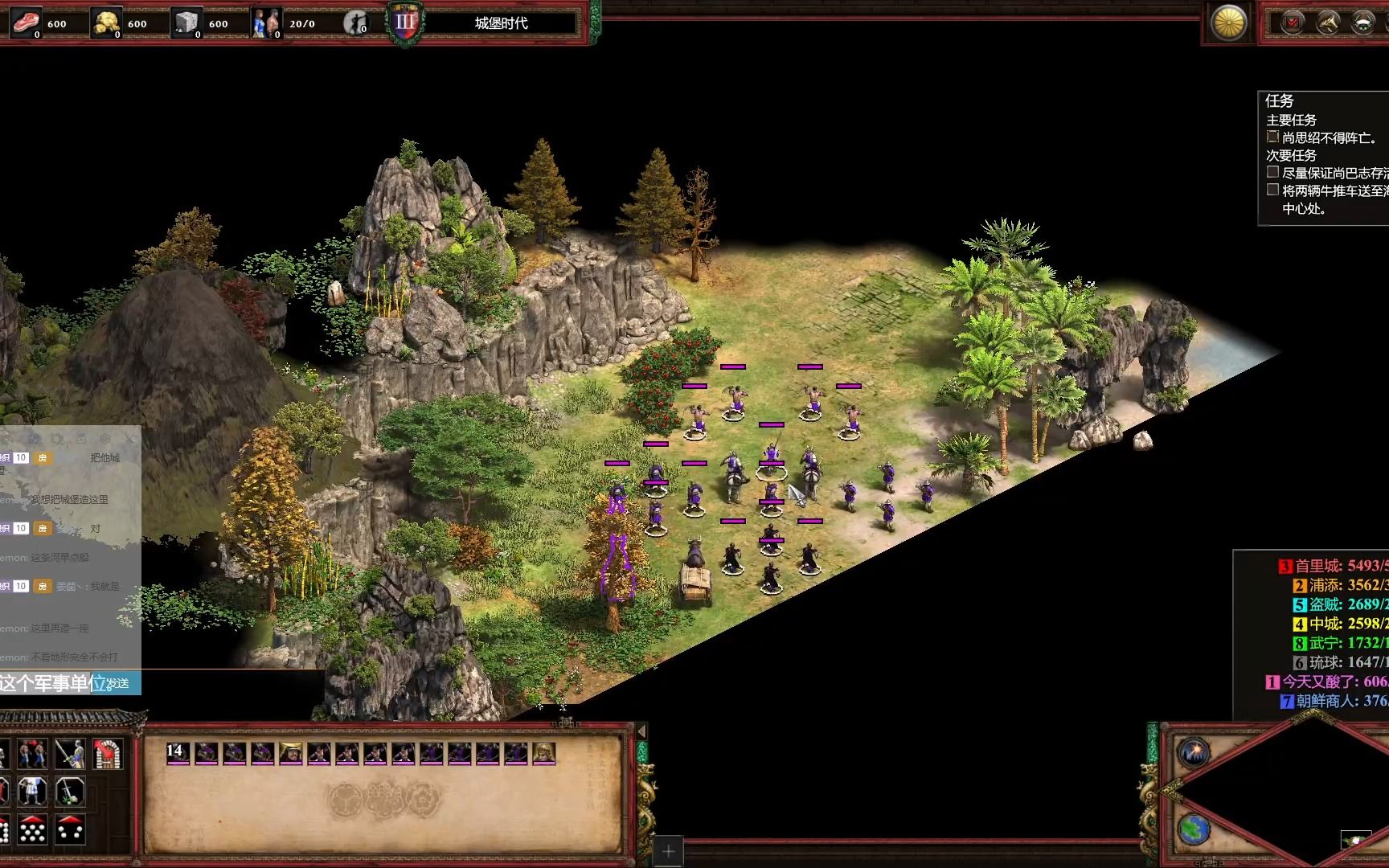Set the swordsman attack stance command
This screenshot has width=1389, height=868.
70,754
